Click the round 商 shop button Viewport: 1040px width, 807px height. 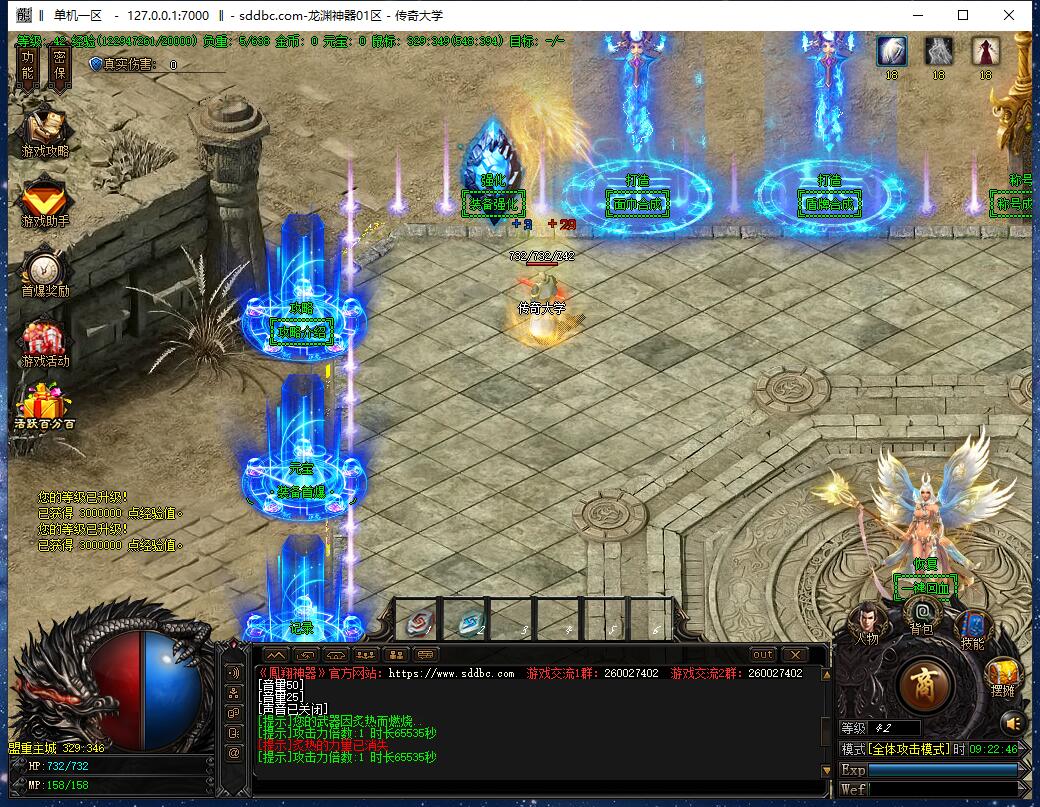(925, 686)
